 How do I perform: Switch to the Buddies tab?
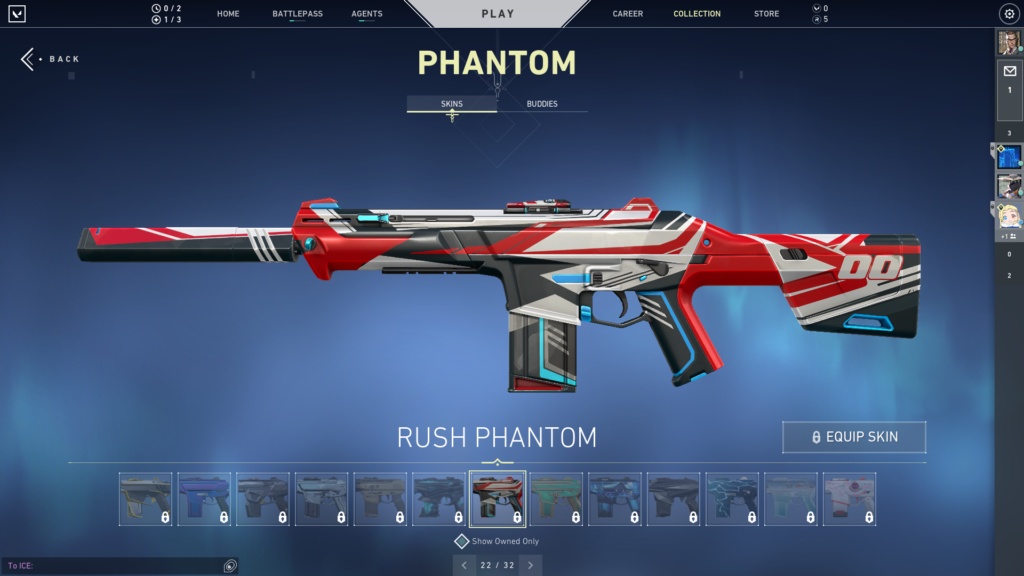point(542,104)
